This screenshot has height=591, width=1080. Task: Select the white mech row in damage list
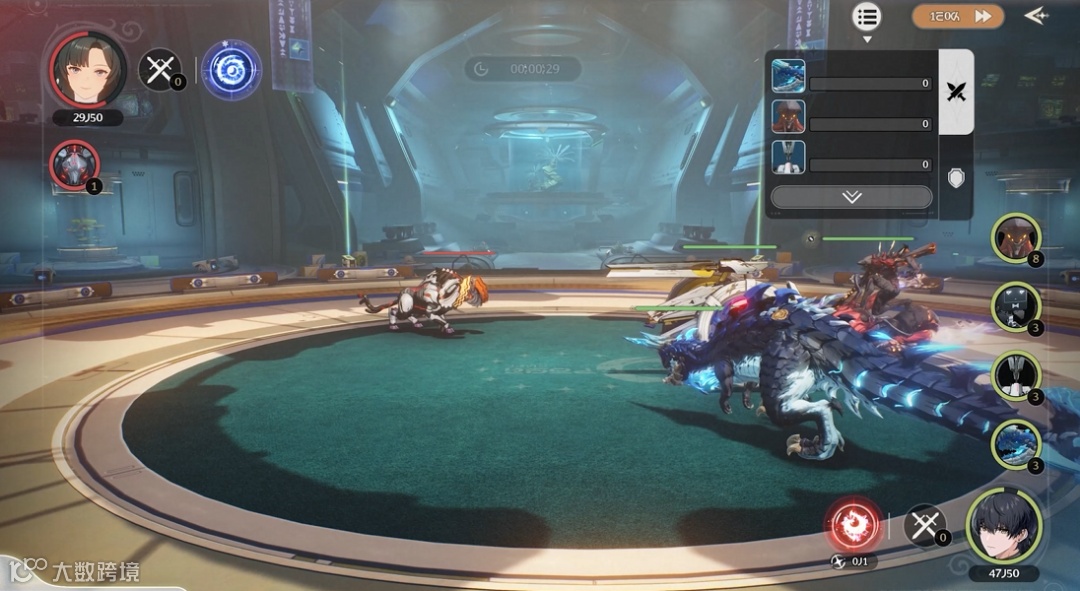click(x=852, y=157)
